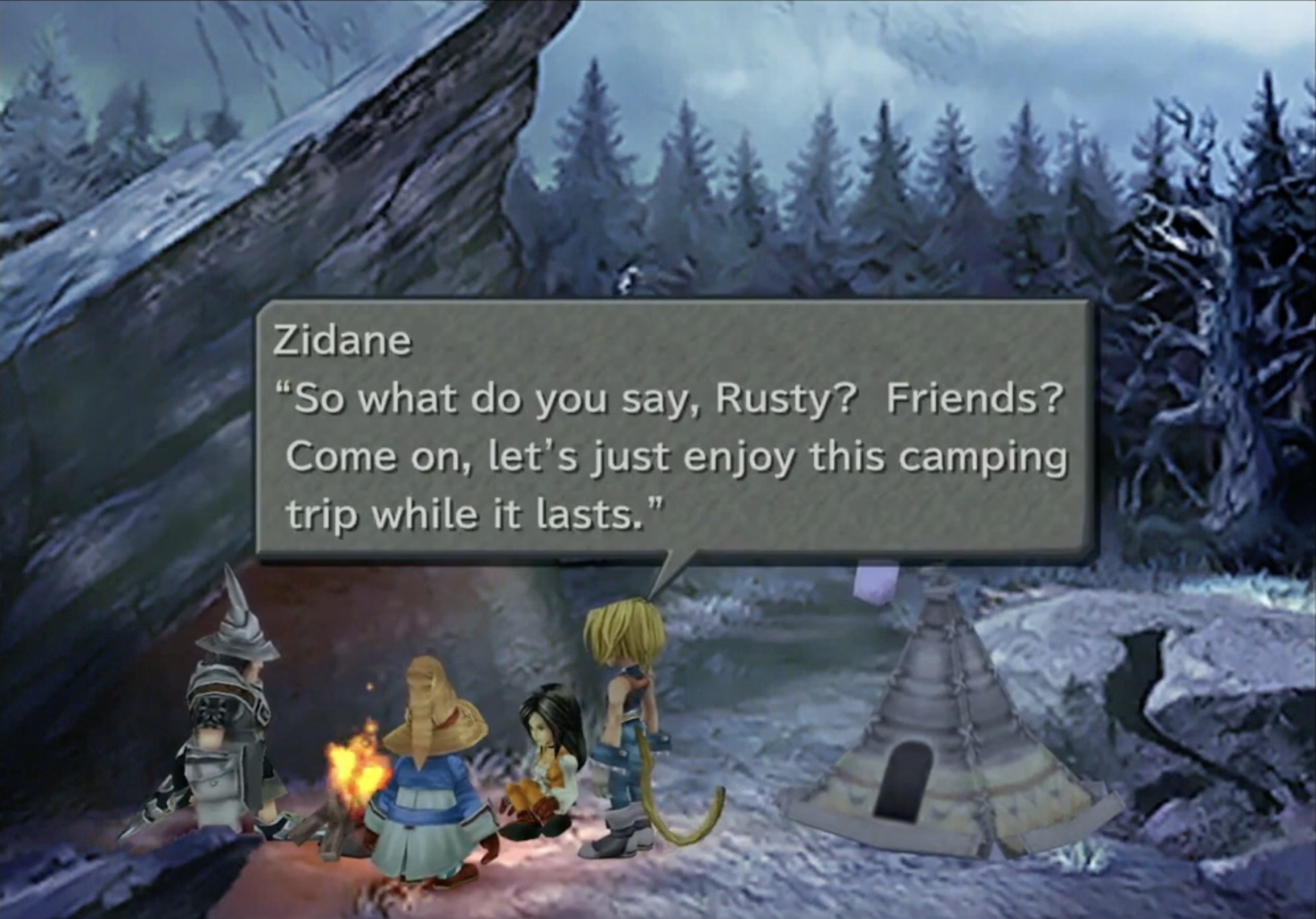Advance Zidane's dialogue box

(x=672, y=430)
